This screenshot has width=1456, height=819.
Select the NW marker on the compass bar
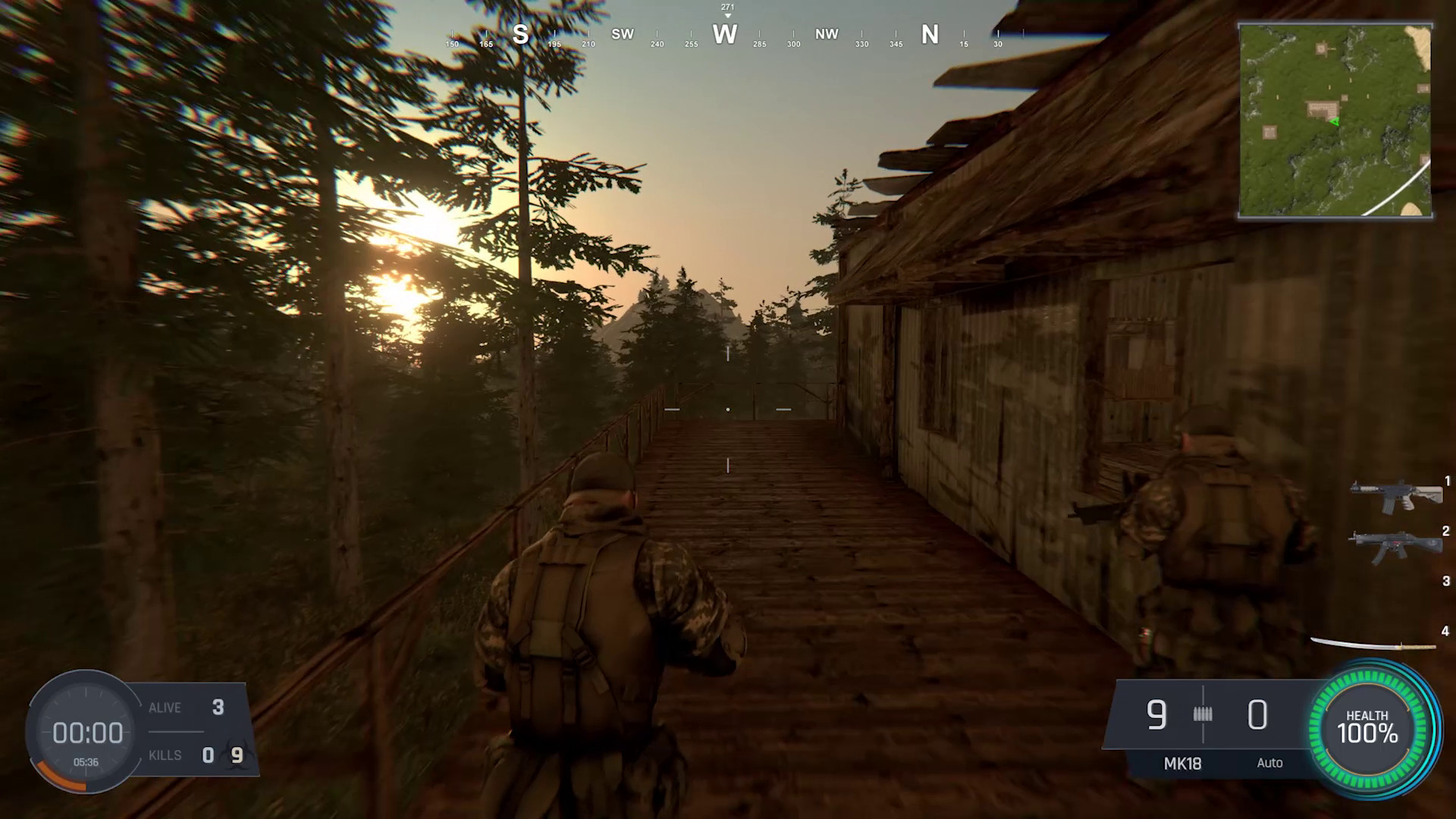[827, 35]
